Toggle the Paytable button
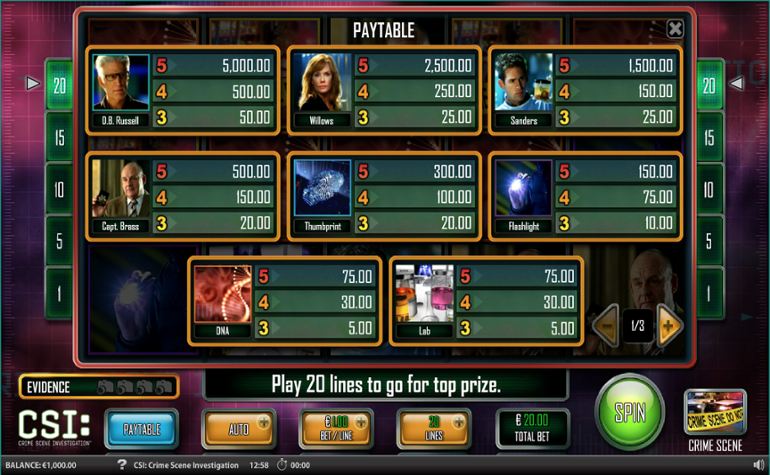The height and width of the screenshot is (475, 770). (141, 429)
